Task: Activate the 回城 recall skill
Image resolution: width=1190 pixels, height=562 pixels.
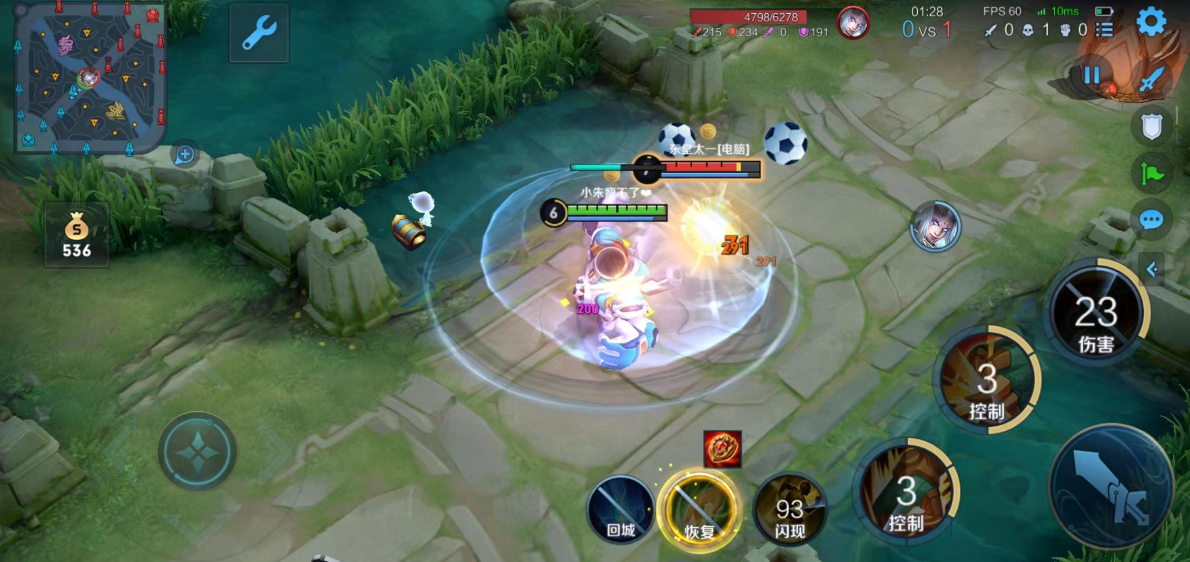Action: [x=620, y=509]
